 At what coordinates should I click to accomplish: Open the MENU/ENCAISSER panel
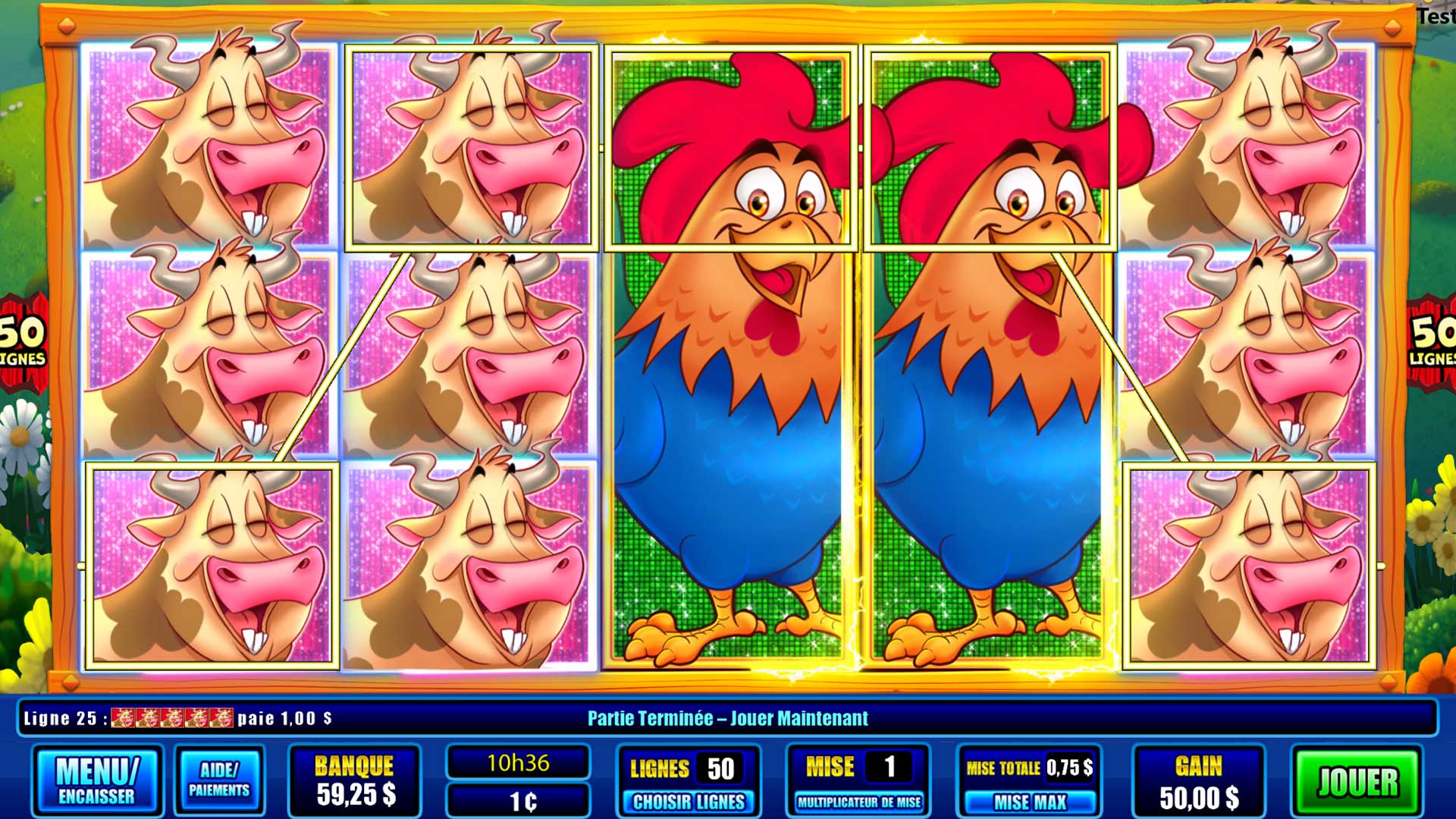tap(97, 779)
